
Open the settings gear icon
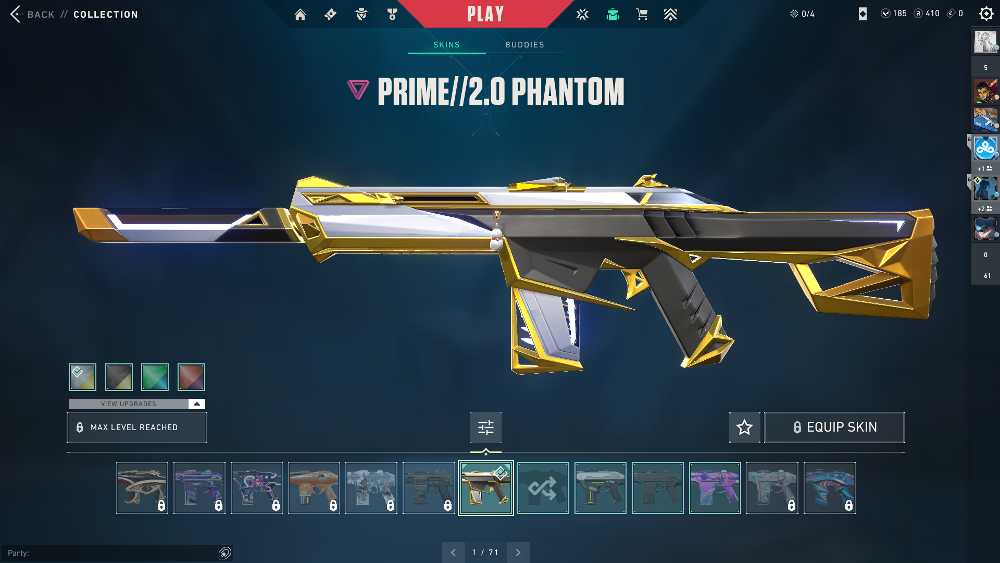point(985,14)
